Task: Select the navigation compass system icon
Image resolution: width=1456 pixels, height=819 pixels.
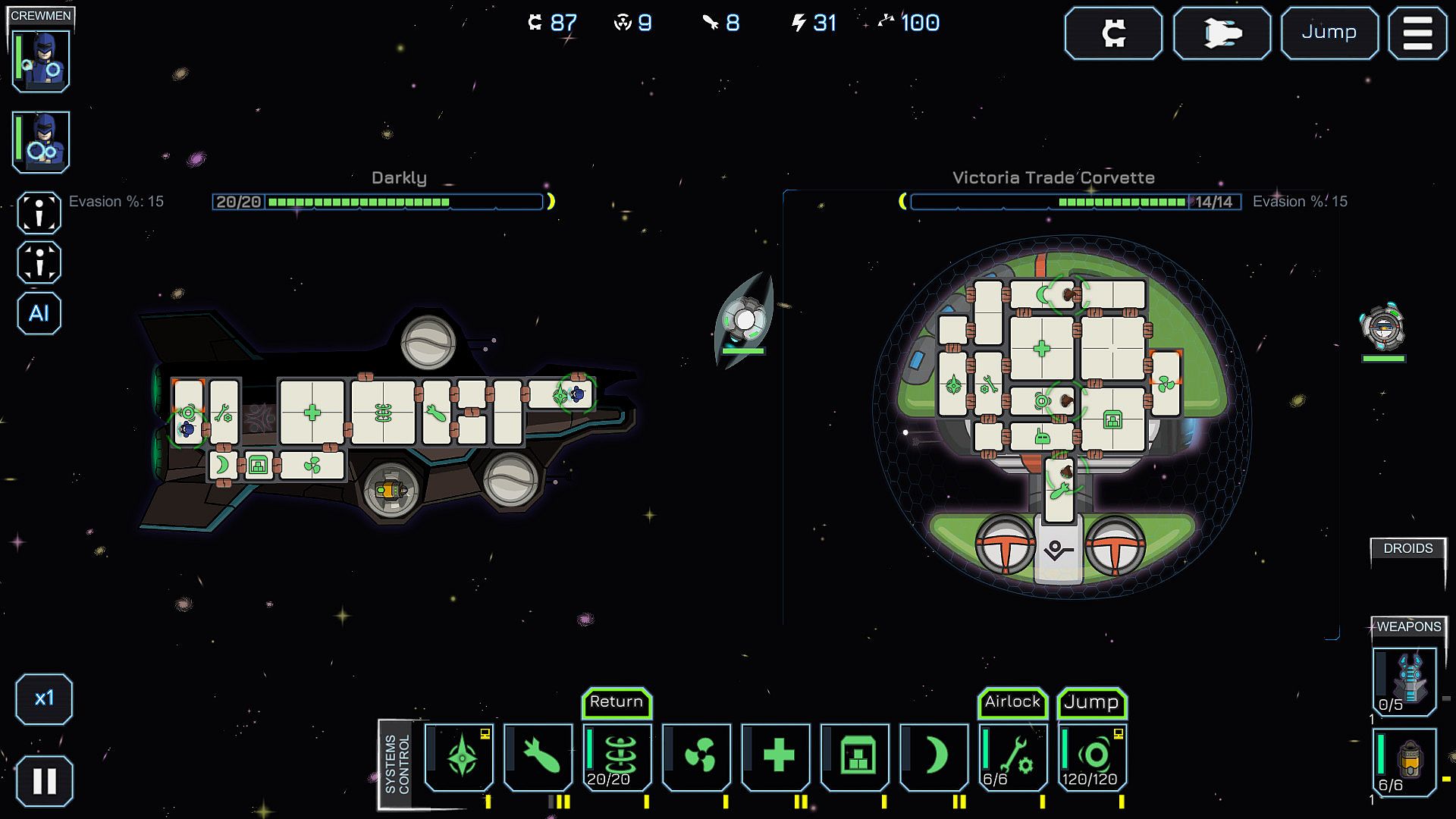Action: click(460, 757)
